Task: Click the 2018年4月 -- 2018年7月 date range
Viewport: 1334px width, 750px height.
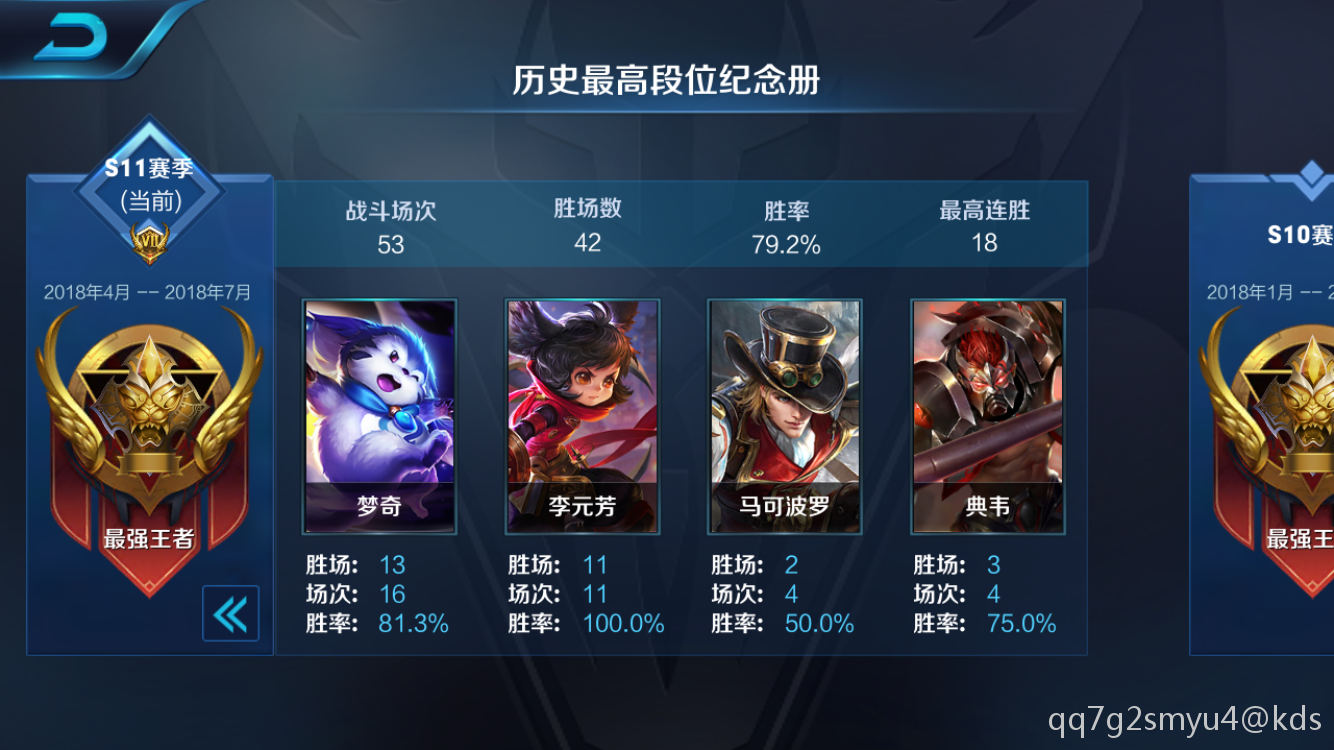Action: [x=148, y=292]
